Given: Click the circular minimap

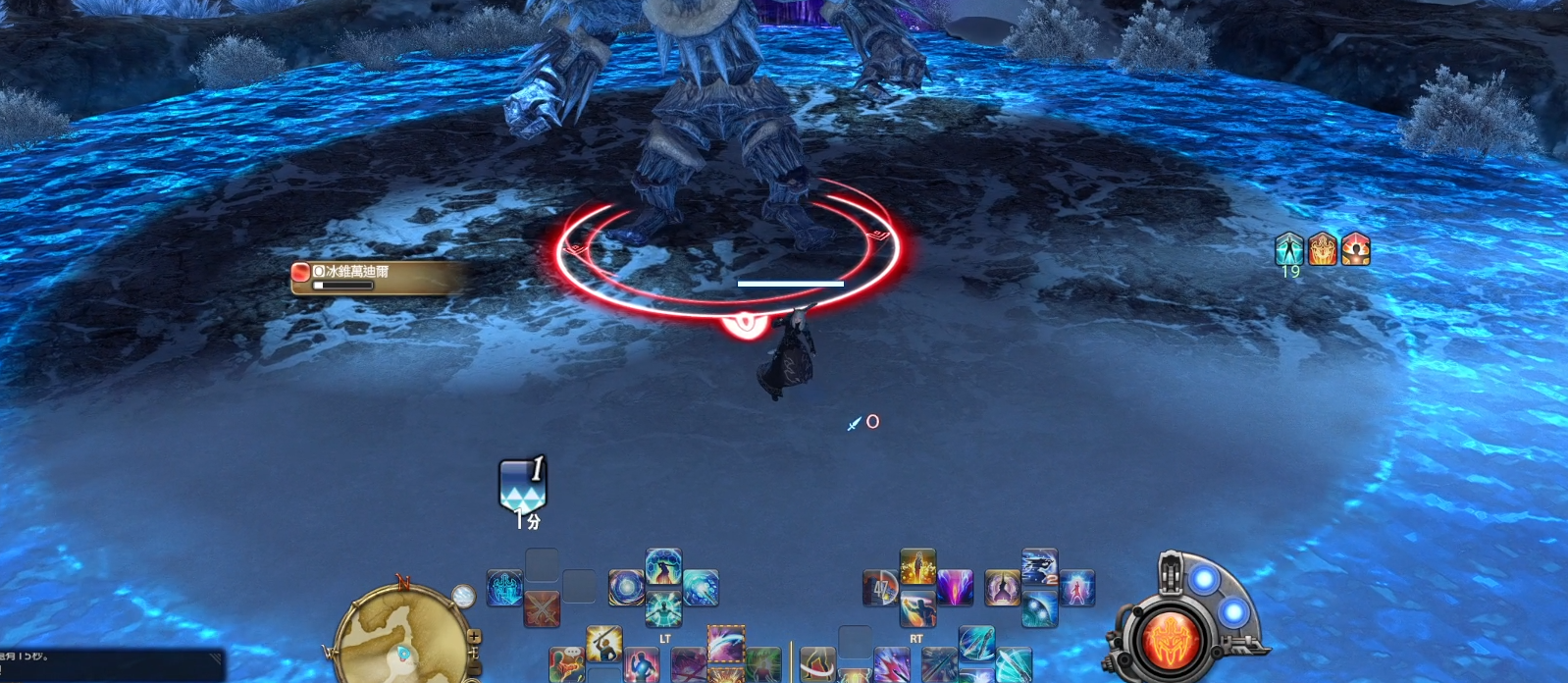Looking at the screenshot, I should 402,636.
